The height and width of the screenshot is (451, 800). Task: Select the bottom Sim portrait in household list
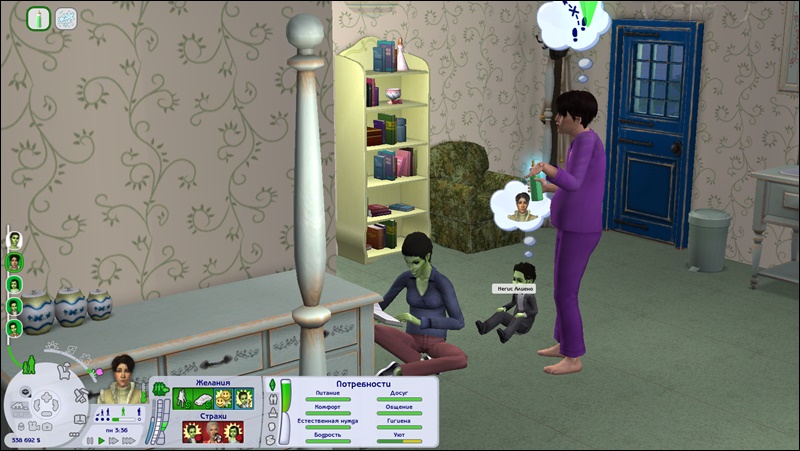tap(15, 327)
